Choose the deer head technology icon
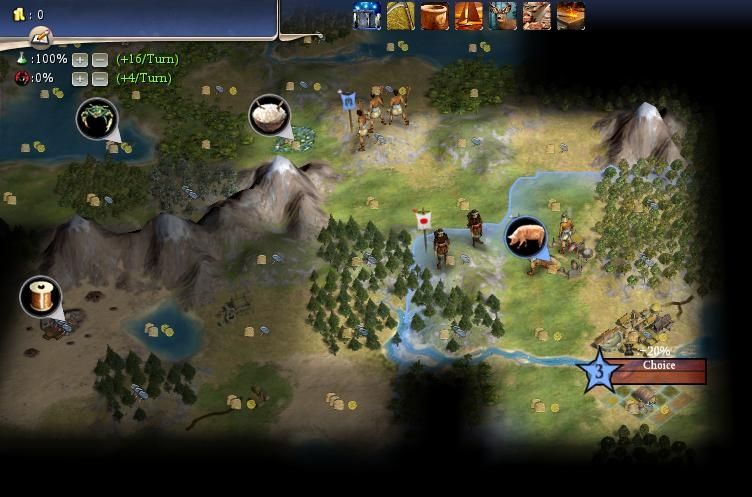Viewport: 752px width, 497px height. [503, 15]
